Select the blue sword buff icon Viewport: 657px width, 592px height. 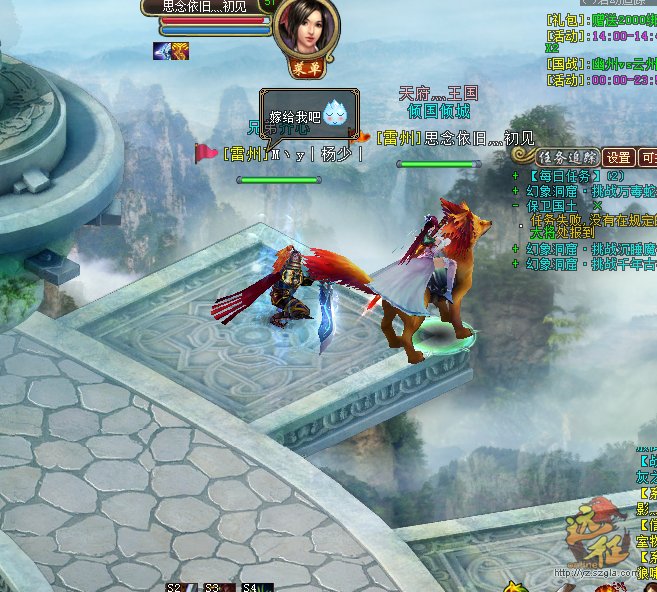click(x=160, y=51)
